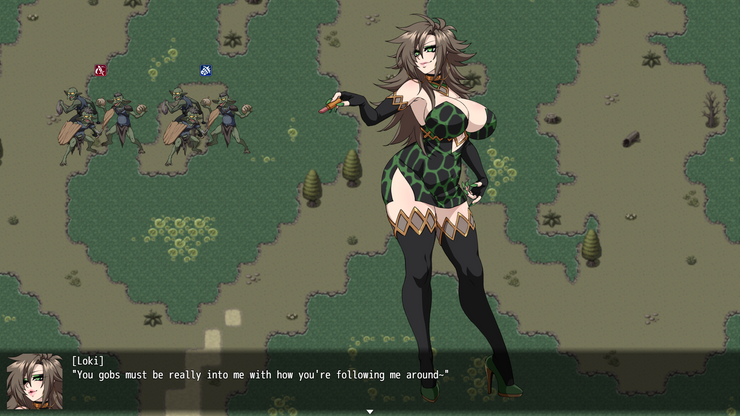Advance dialogue with the white continue arrow

(x=370, y=411)
